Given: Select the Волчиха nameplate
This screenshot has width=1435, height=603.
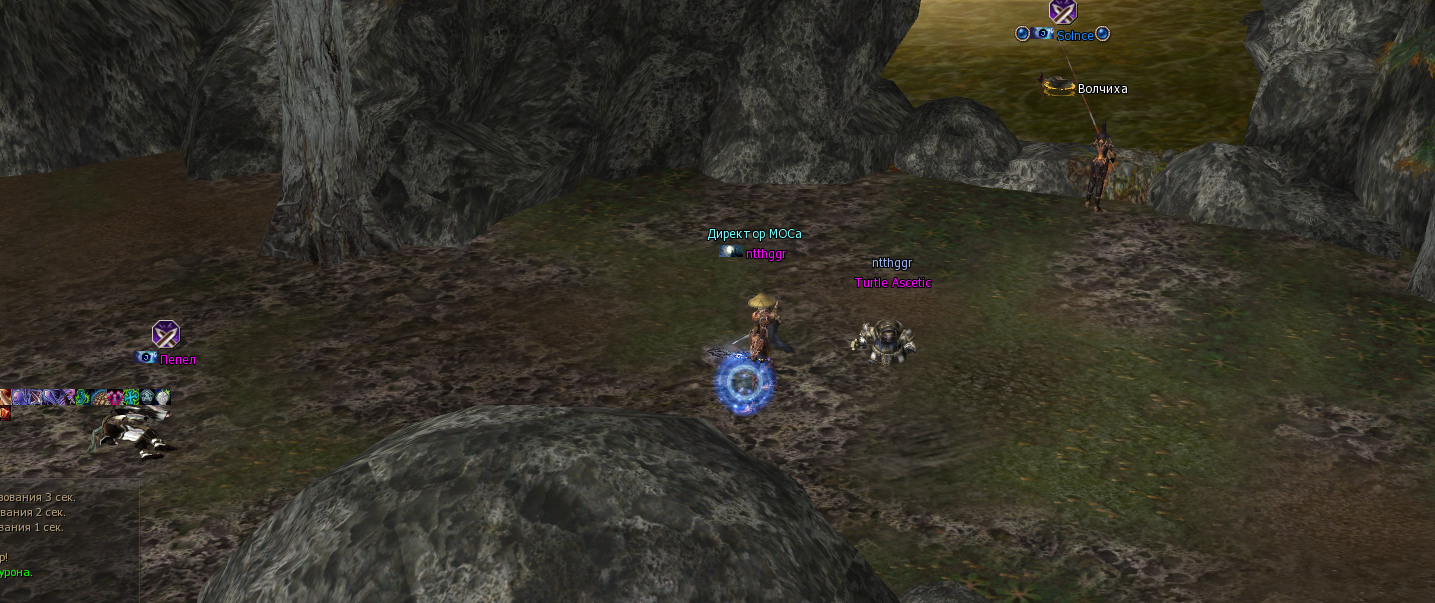Looking at the screenshot, I should (x=1102, y=89).
